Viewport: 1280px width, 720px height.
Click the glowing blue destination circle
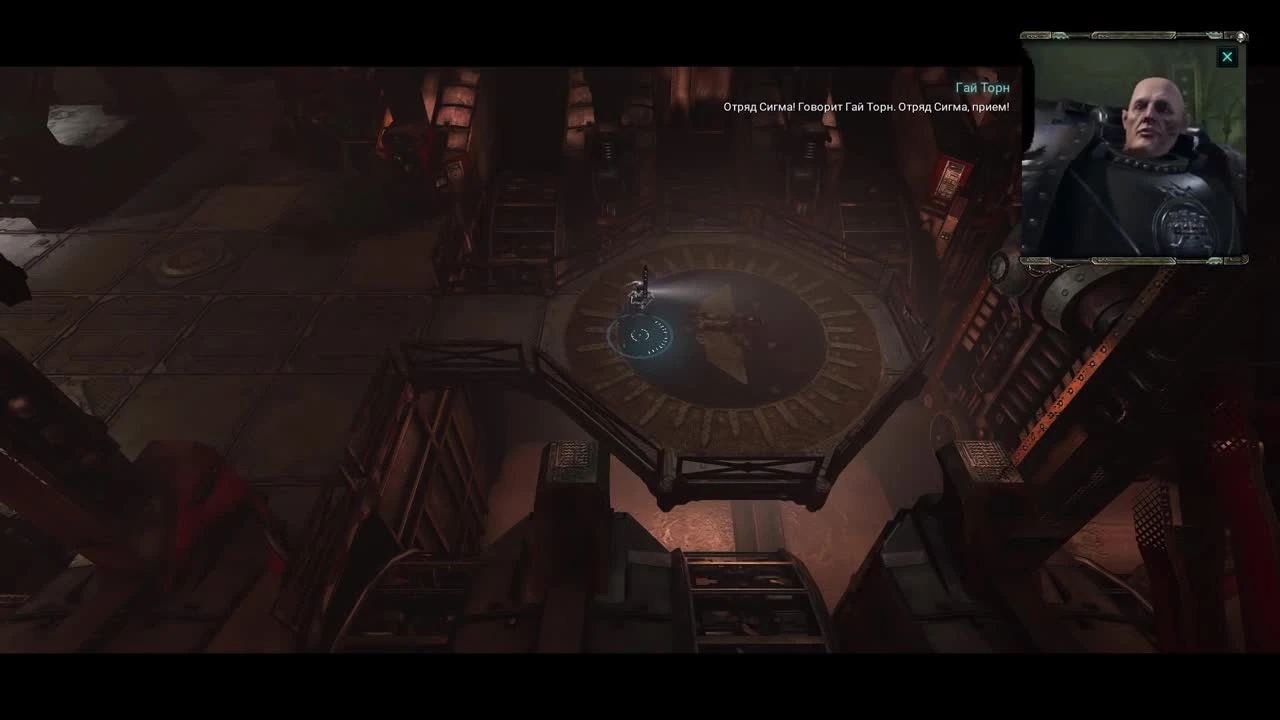[640, 335]
